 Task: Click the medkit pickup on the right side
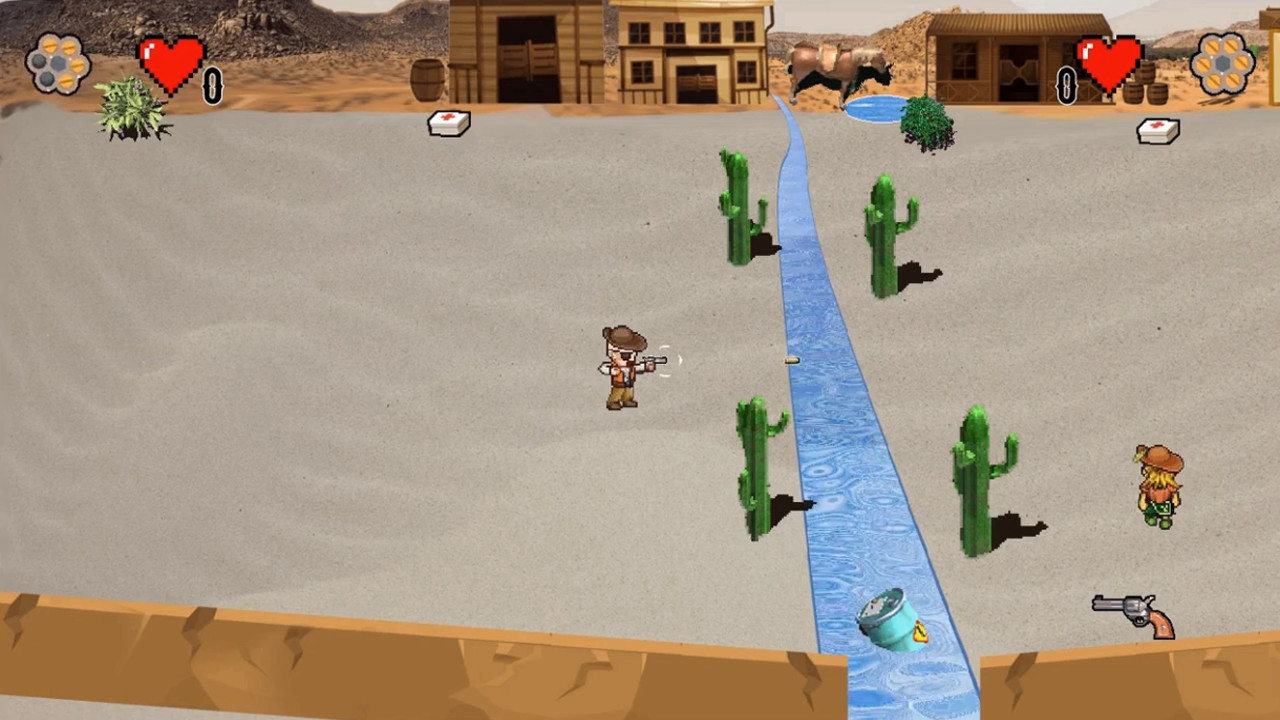[x=1157, y=131]
